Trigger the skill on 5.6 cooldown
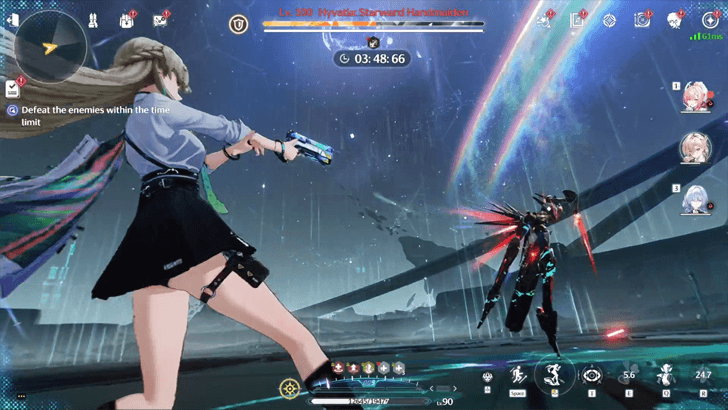The width and height of the screenshot is (728, 410). click(x=629, y=376)
